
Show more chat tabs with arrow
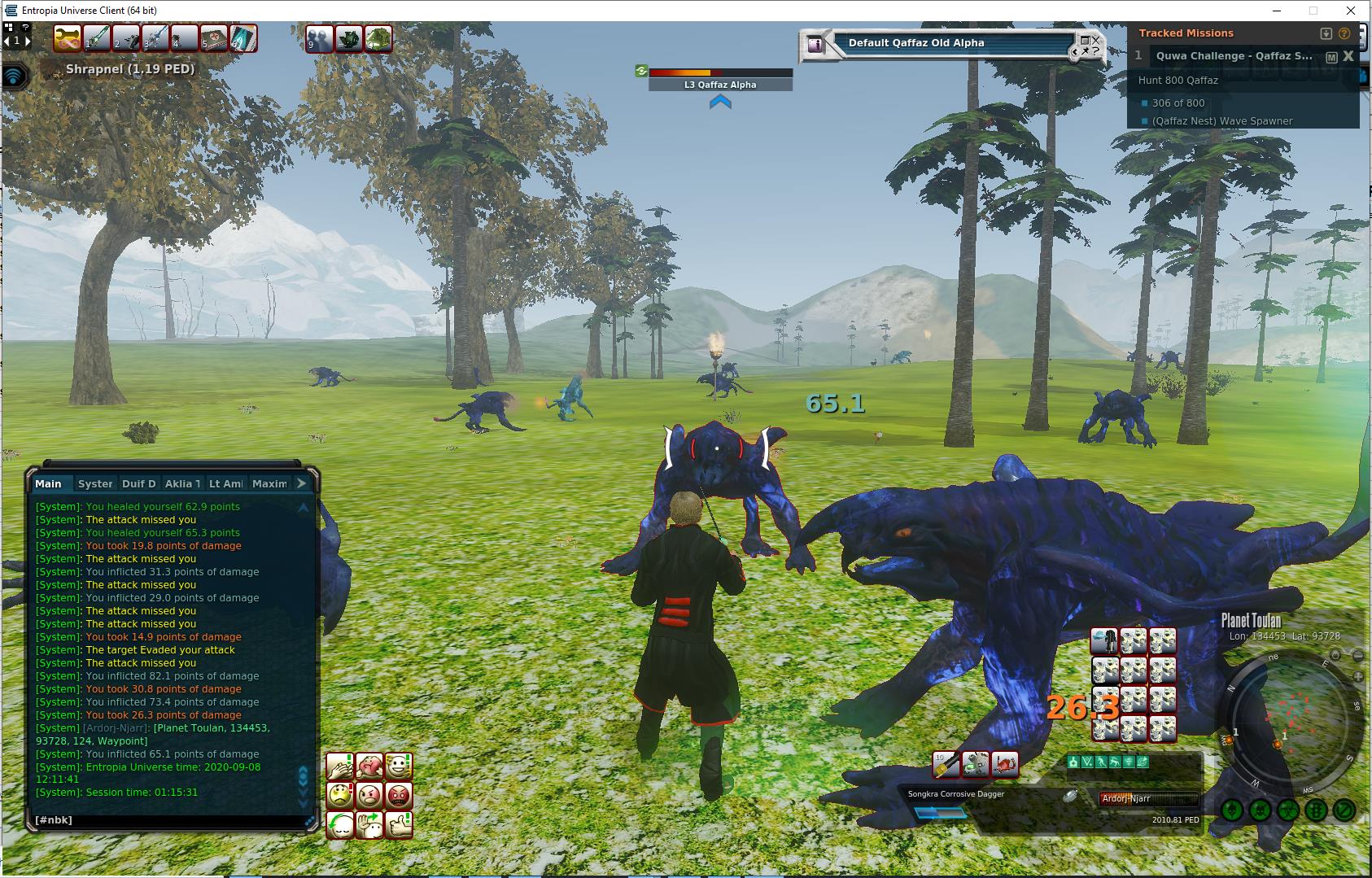click(301, 483)
